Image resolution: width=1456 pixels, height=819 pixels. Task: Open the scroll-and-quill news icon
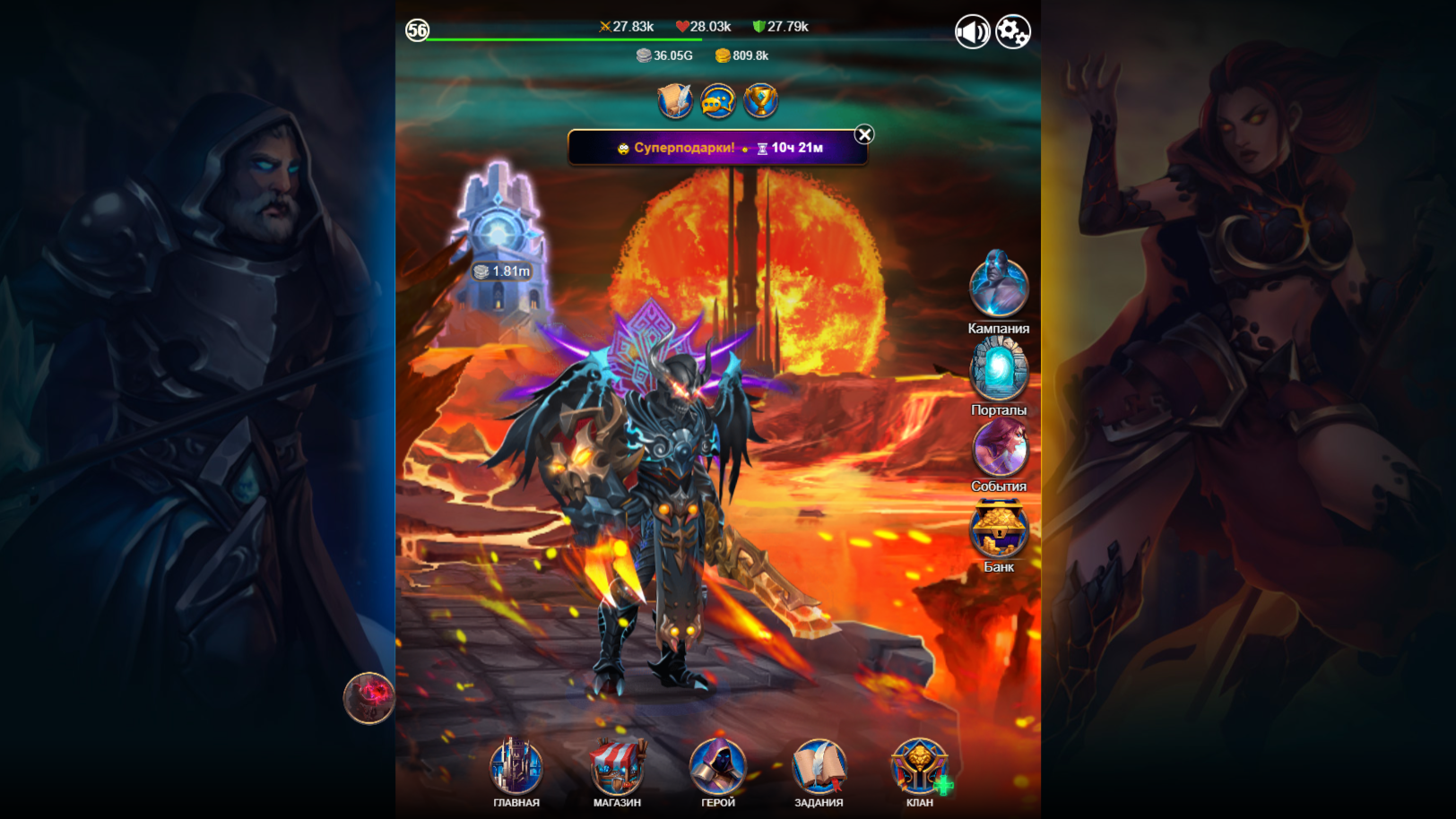[672, 101]
